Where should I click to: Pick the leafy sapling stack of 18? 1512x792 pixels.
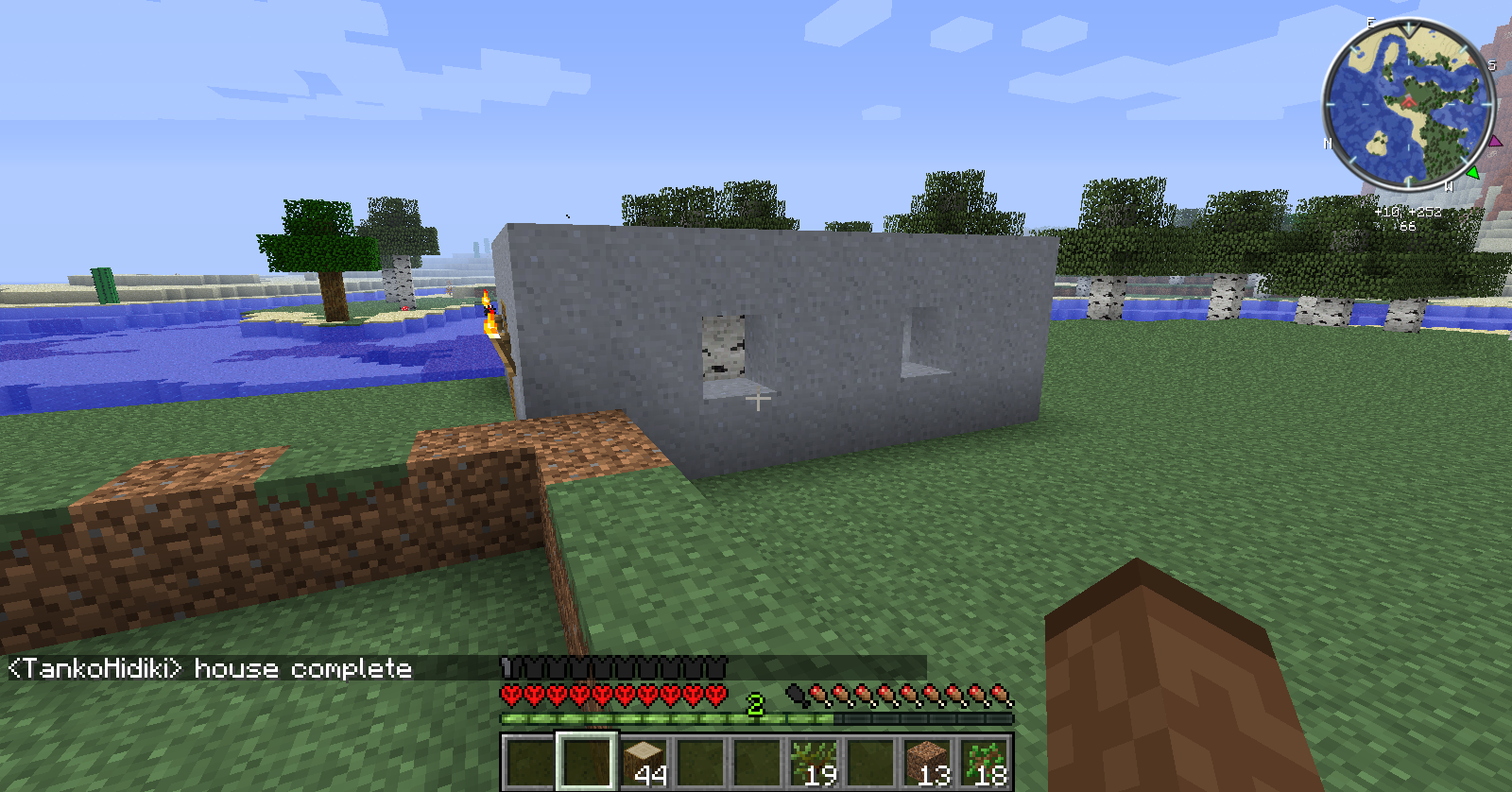coord(984,762)
